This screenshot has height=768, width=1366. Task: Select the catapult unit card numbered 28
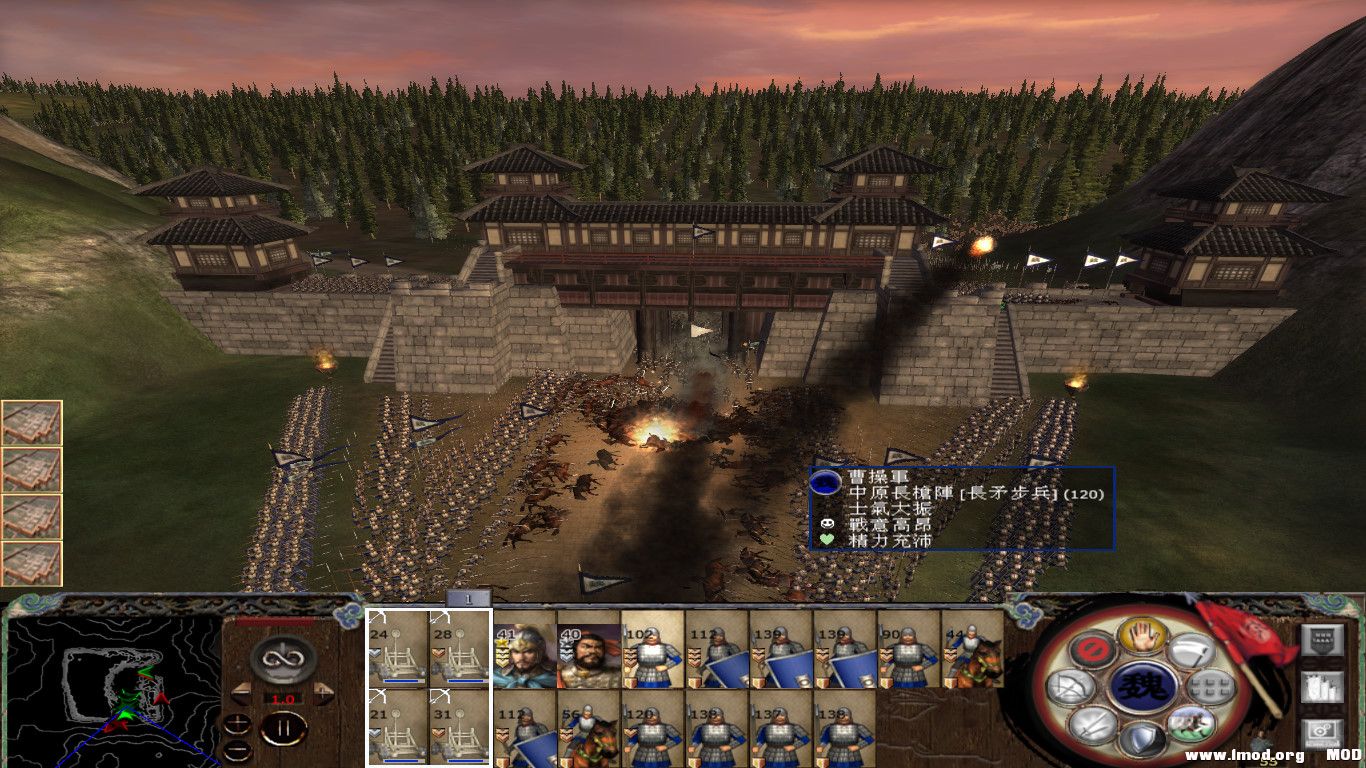point(460,648)
